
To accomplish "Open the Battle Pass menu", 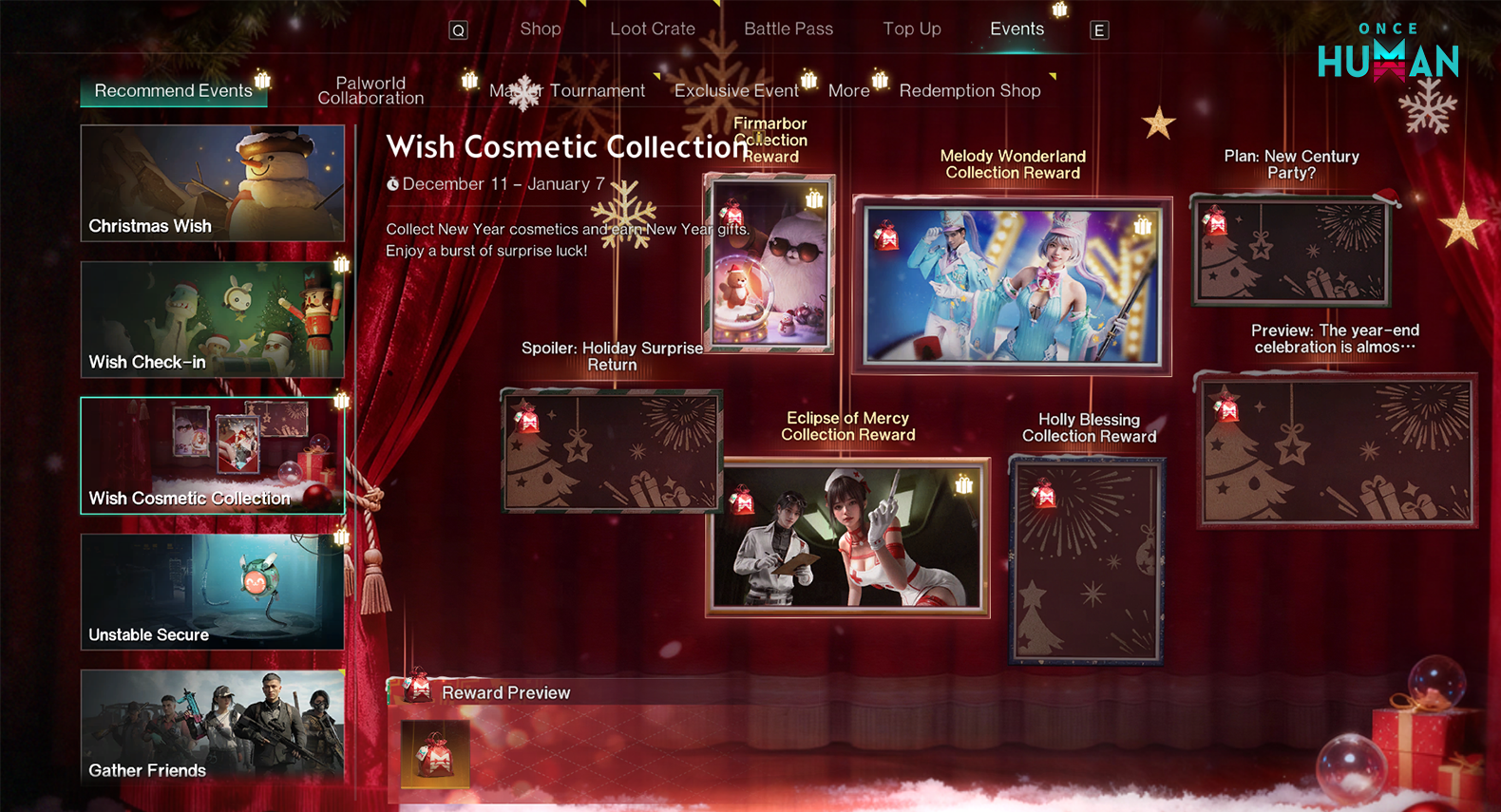I will click(x=788, y=29).
